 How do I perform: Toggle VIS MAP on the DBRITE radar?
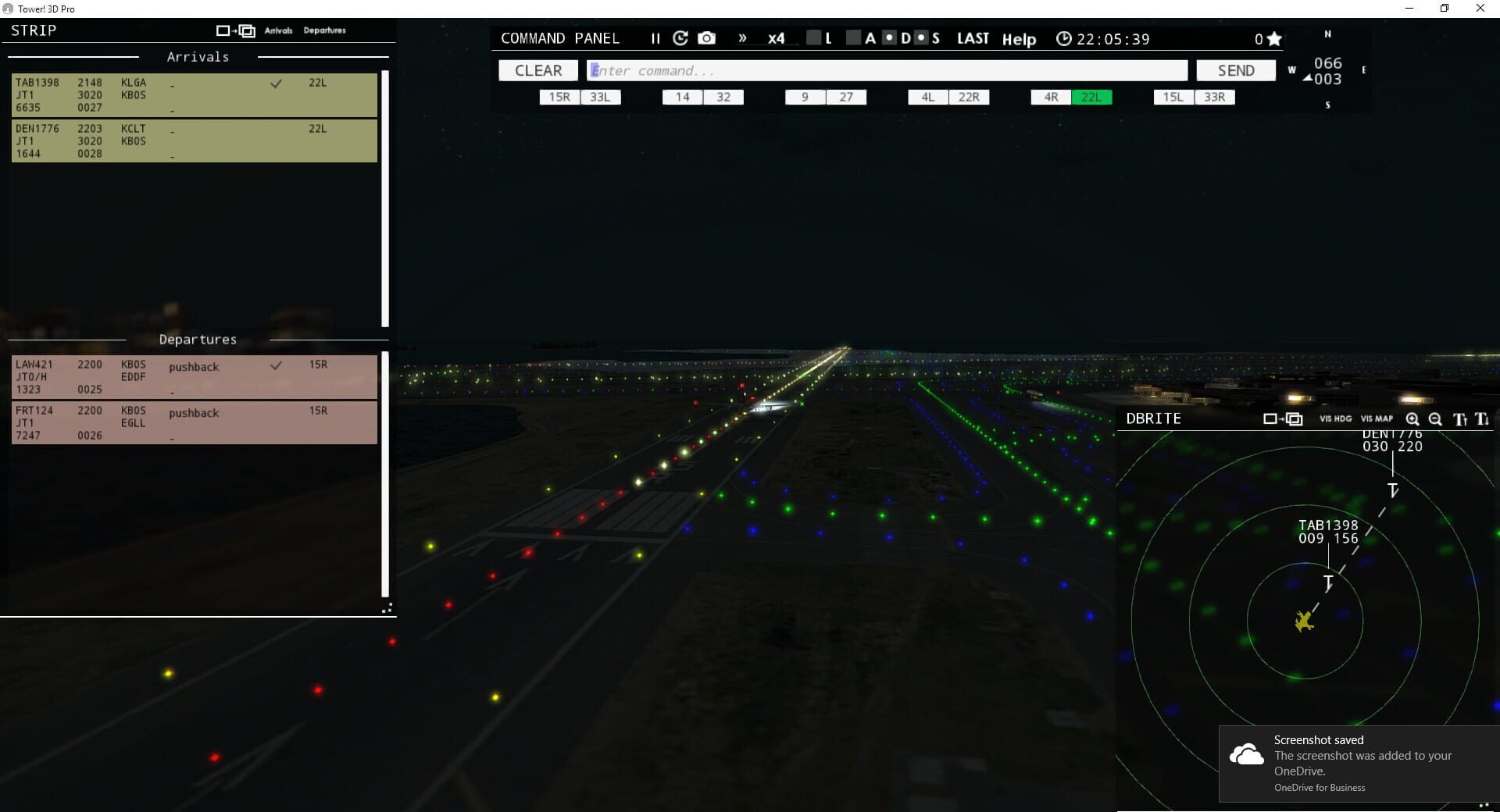[1377, 419]
